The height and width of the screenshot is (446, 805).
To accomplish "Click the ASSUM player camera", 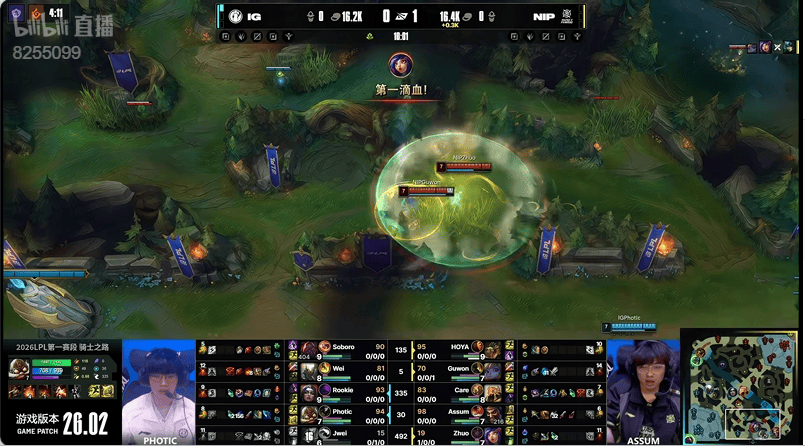I will pos(643,392).
